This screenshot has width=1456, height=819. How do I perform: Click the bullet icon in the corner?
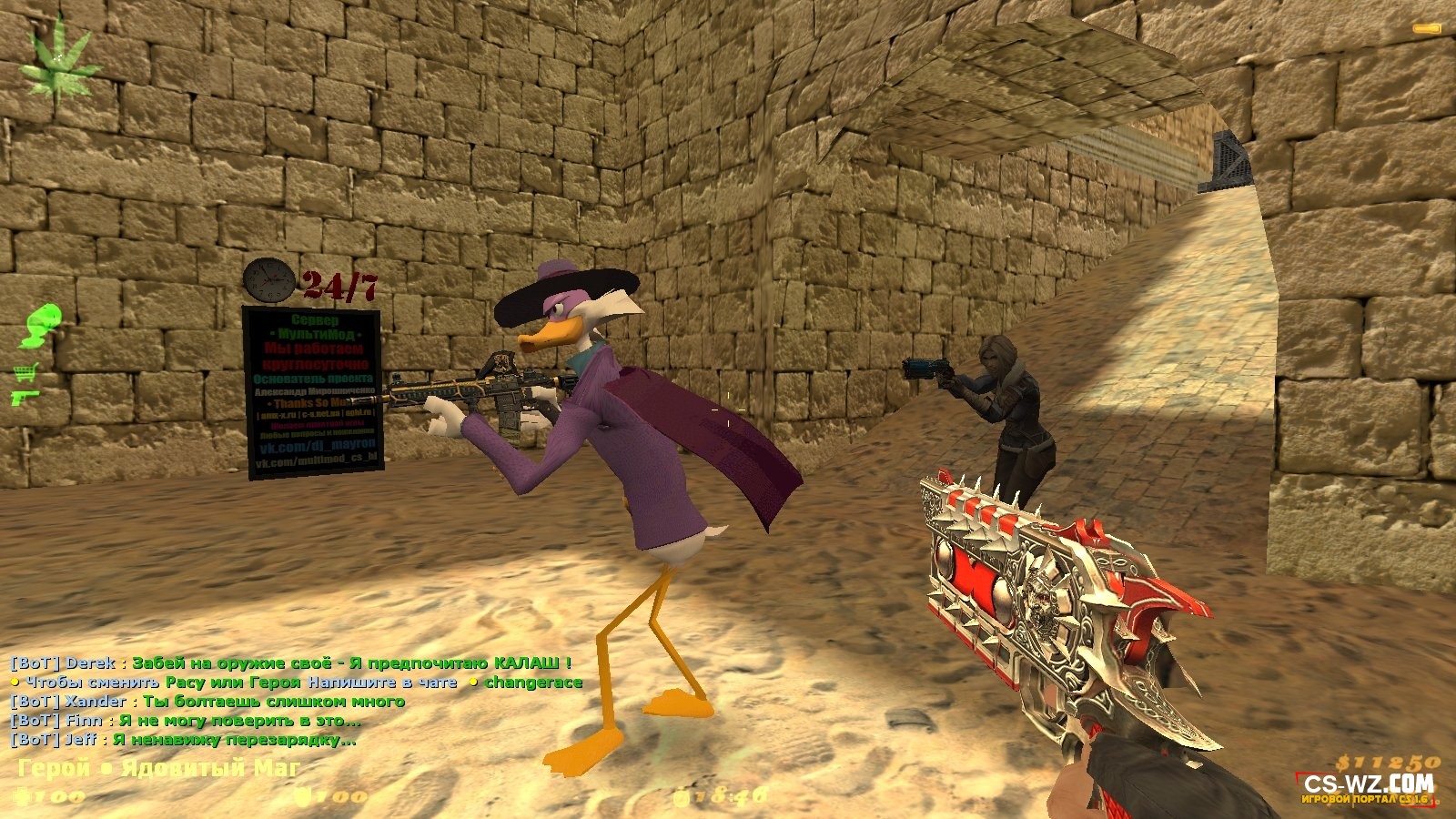coord(1426,30)
